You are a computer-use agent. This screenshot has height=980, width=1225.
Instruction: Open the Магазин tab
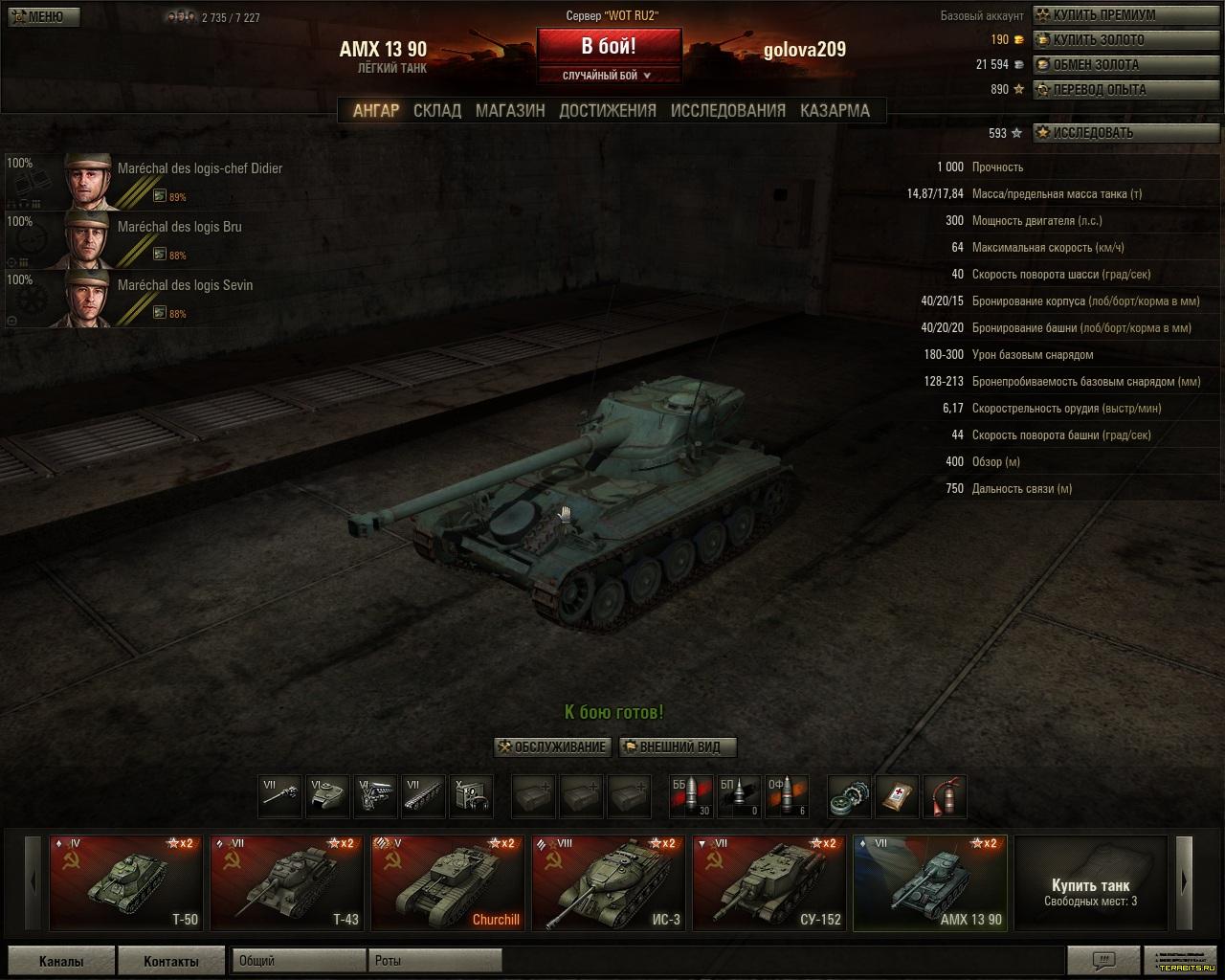coord(510,110)
